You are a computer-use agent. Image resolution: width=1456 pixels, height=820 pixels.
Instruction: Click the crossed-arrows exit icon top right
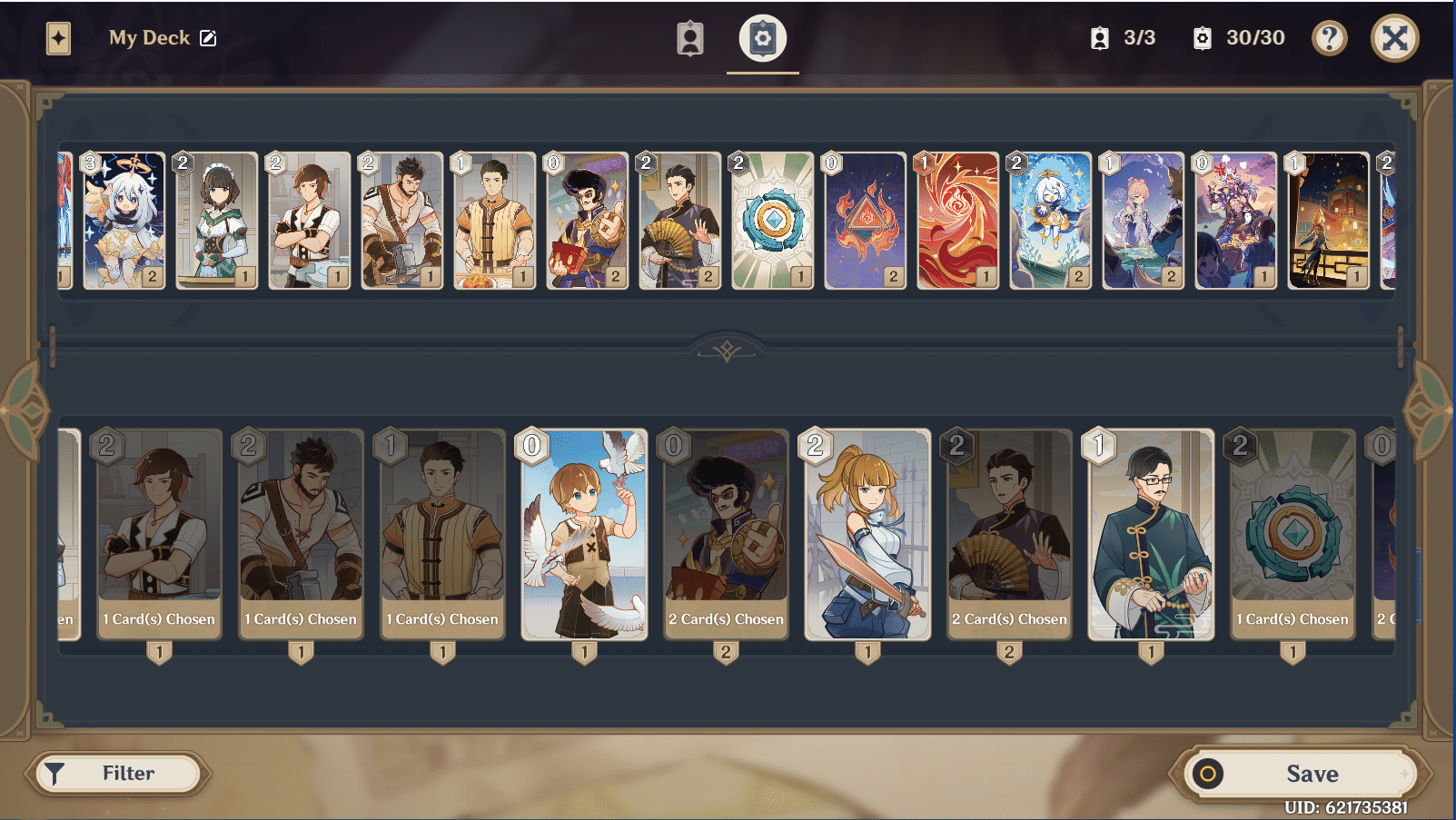pos(1394,37)
